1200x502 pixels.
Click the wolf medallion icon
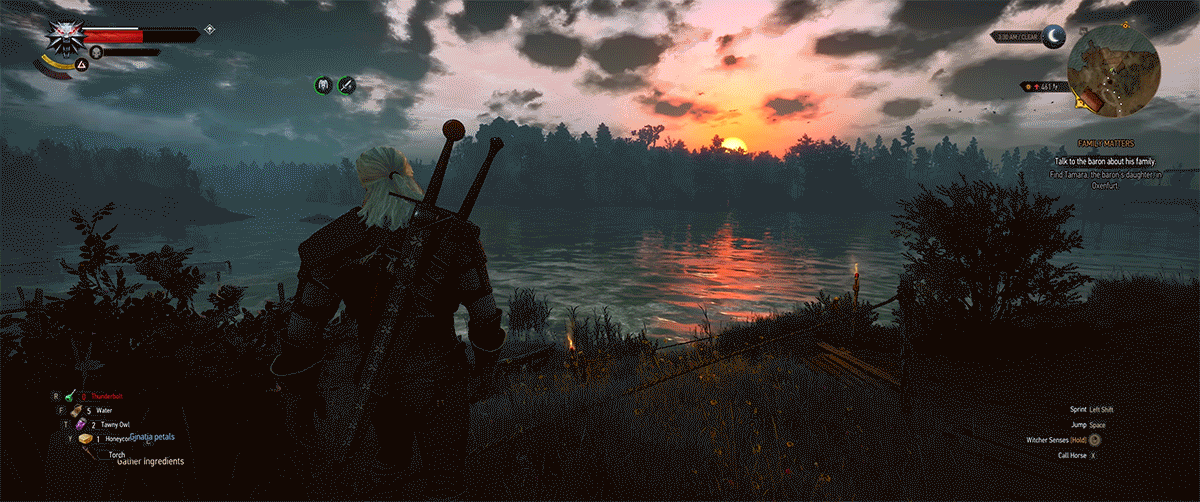point(65,39)
